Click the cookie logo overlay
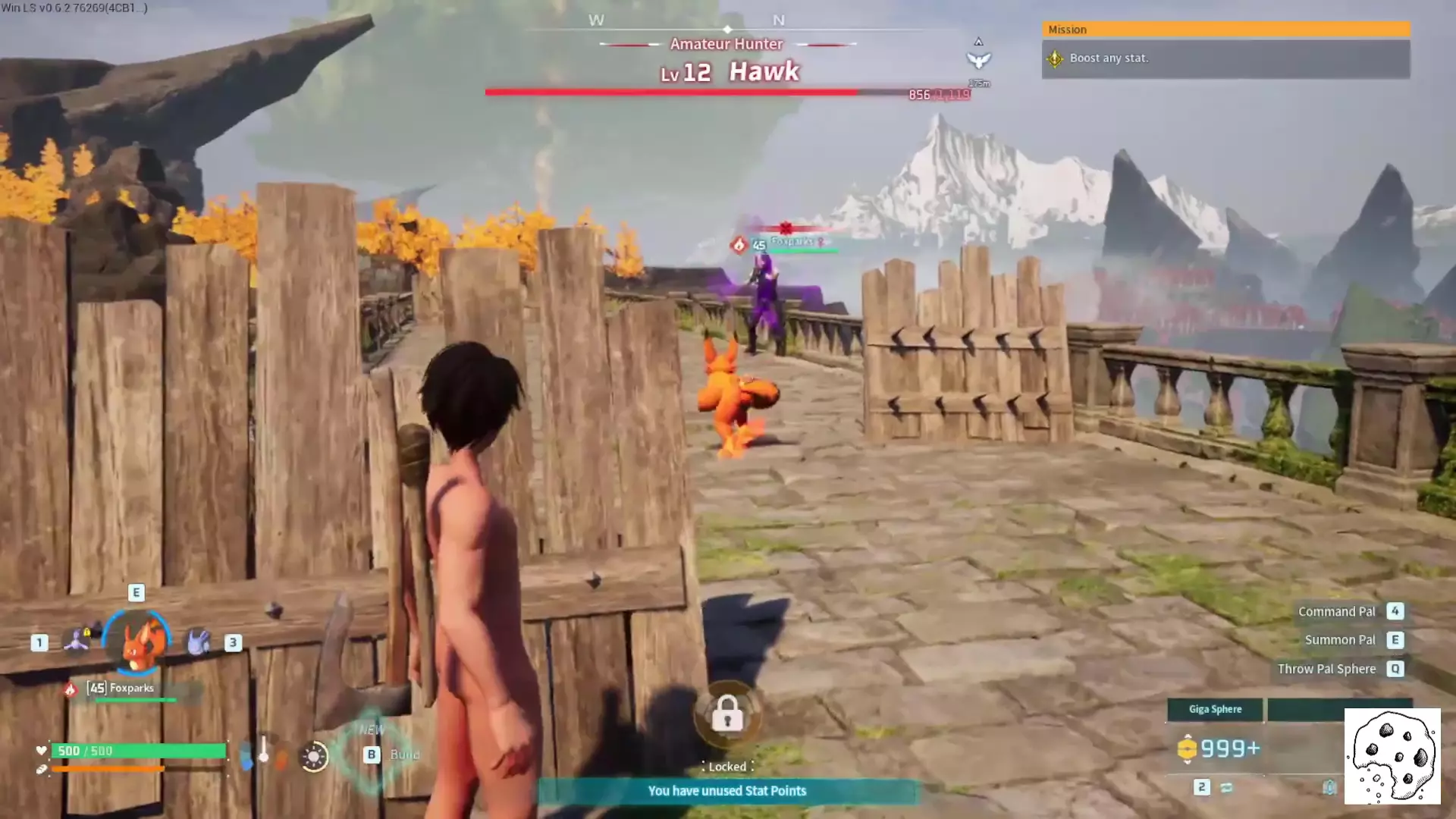 click(1392, 756)
